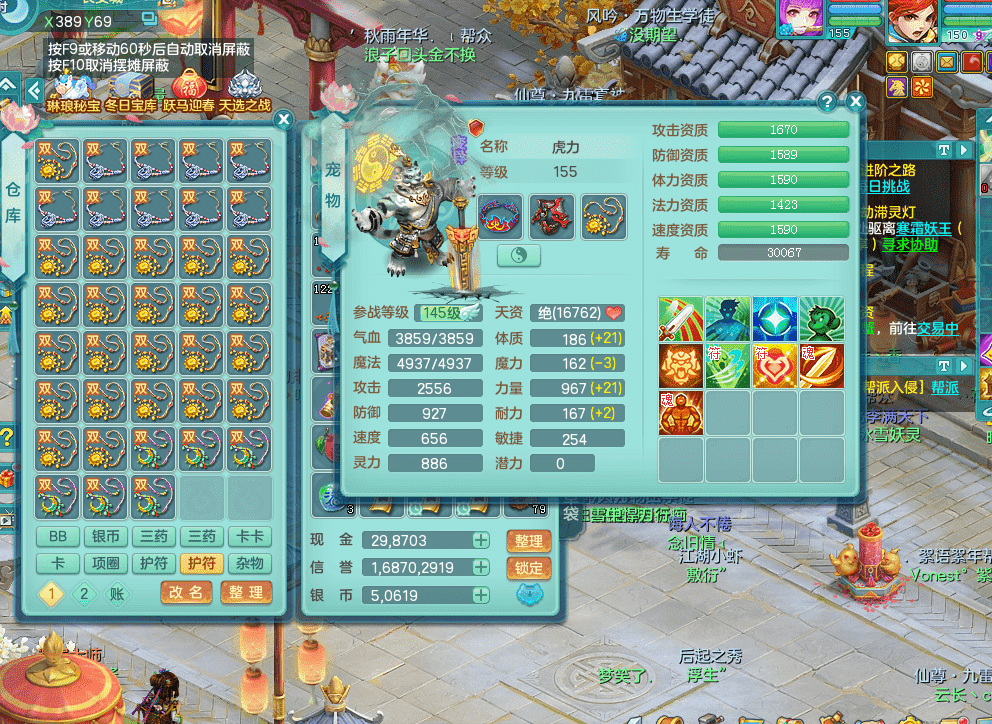This screenshot has width=992, height=724.
Task: Choose the 杂物 warehouse category
Action: tap(249, 563)
